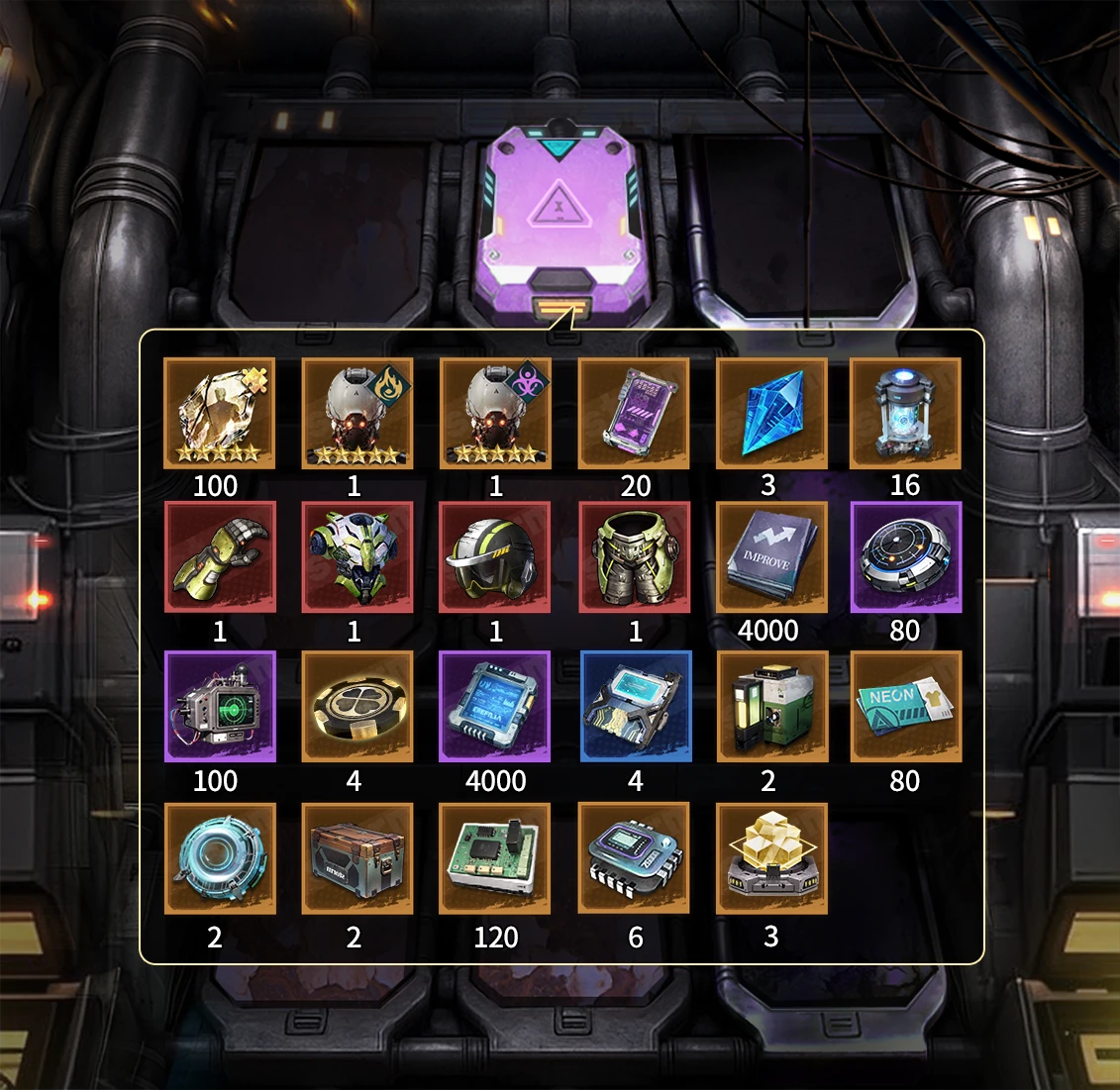Inspect the green armored pants equipment
This screenshot has width=1120, height=1090.
(634, 557)
